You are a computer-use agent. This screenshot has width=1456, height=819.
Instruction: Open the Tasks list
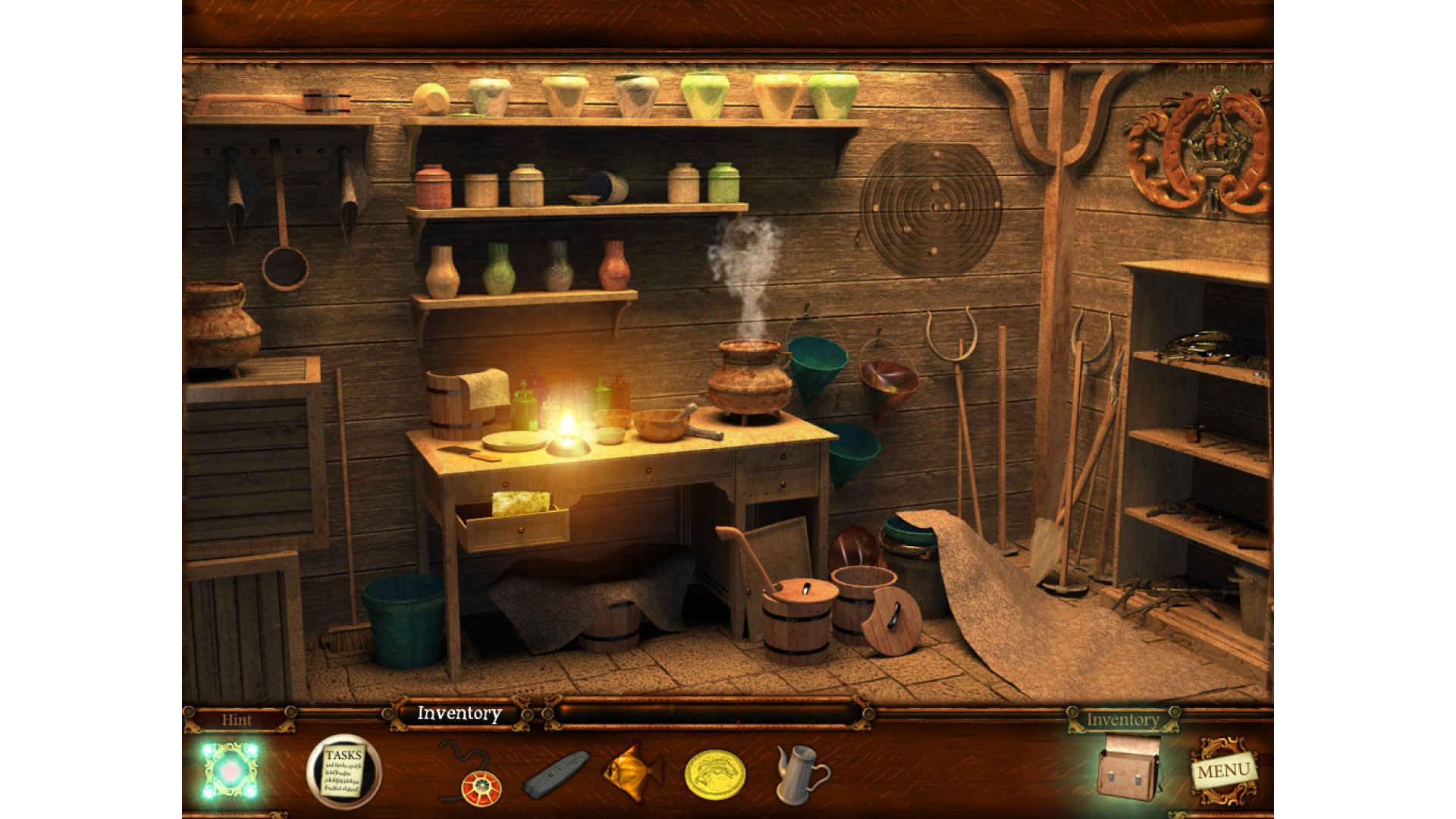(344, 770)
